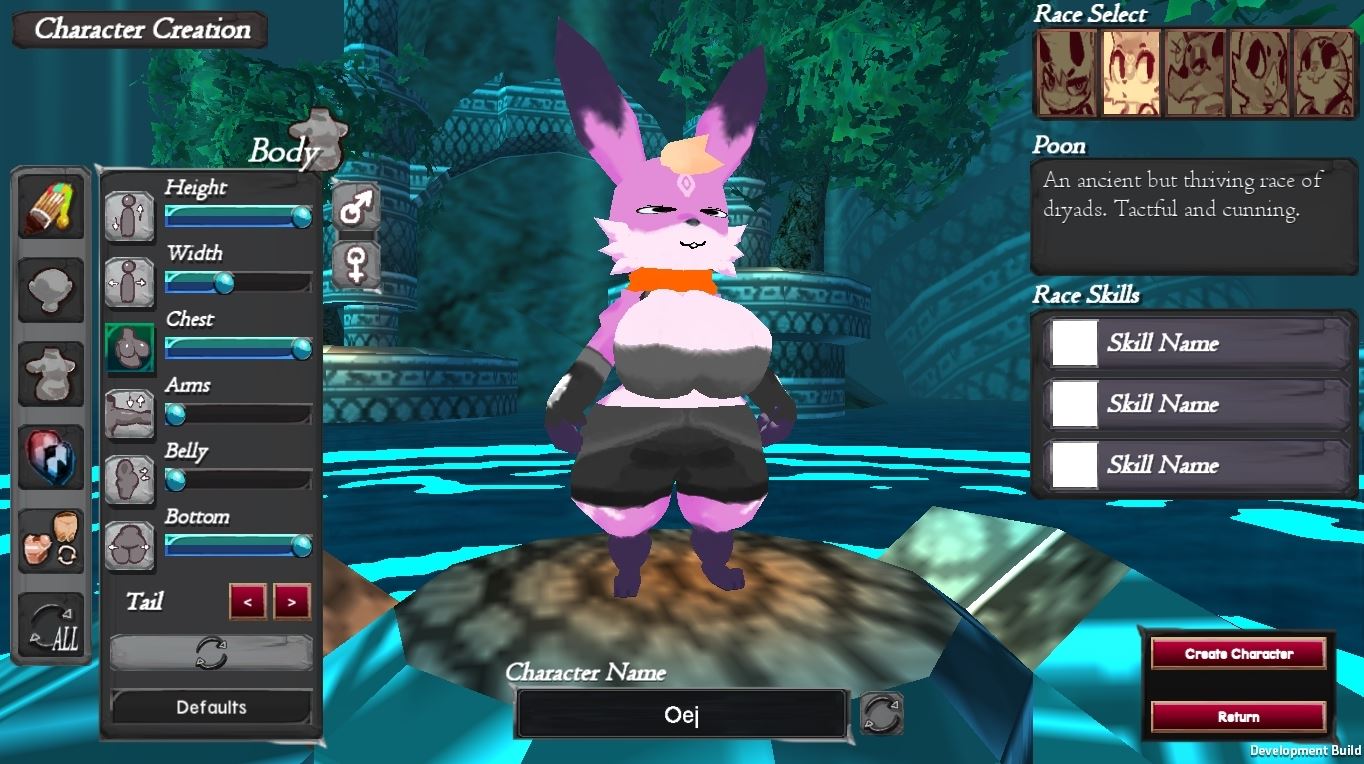Click the Return button

[x=1238, y=717]
